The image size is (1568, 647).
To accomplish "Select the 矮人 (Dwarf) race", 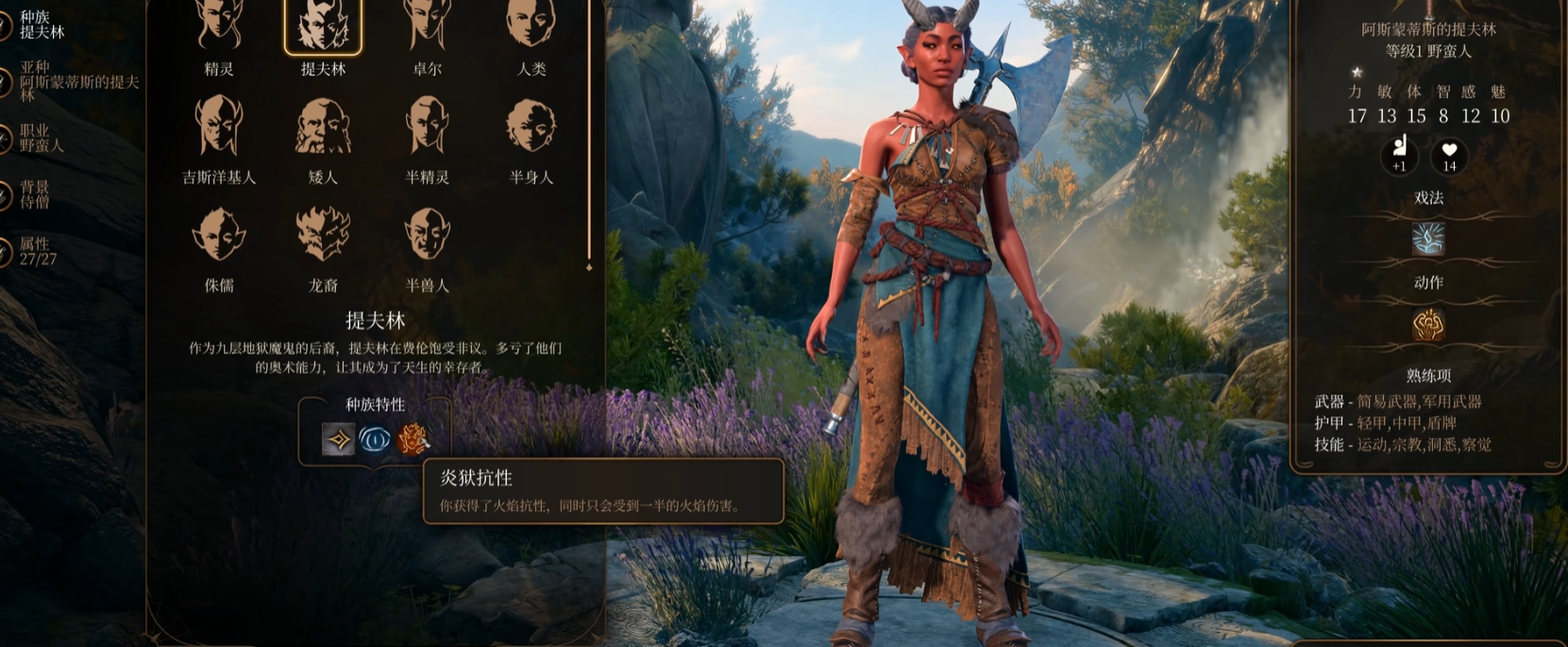I will (x=323, y=127).
